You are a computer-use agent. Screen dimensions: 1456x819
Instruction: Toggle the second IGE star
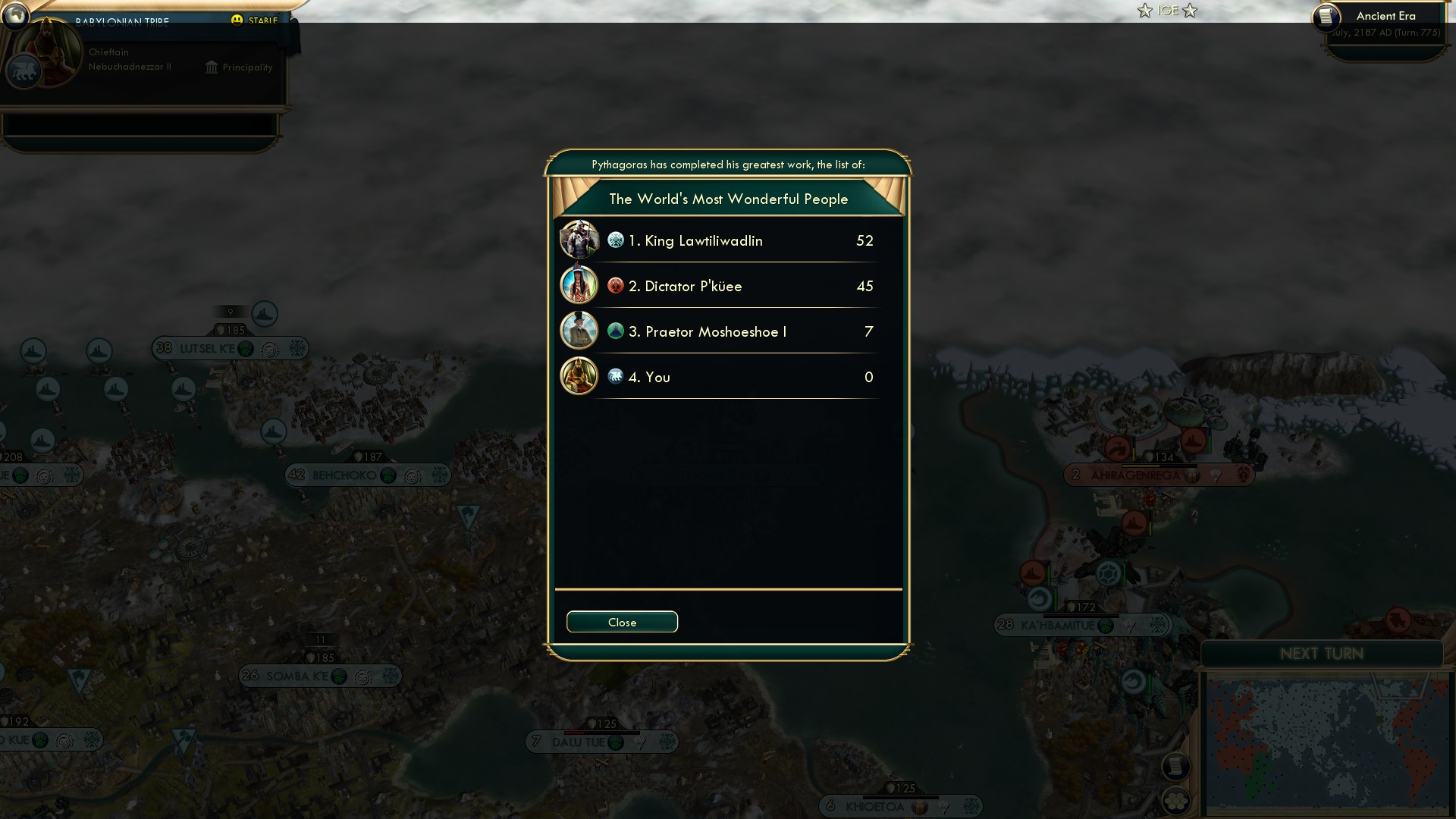point(1191,11)
